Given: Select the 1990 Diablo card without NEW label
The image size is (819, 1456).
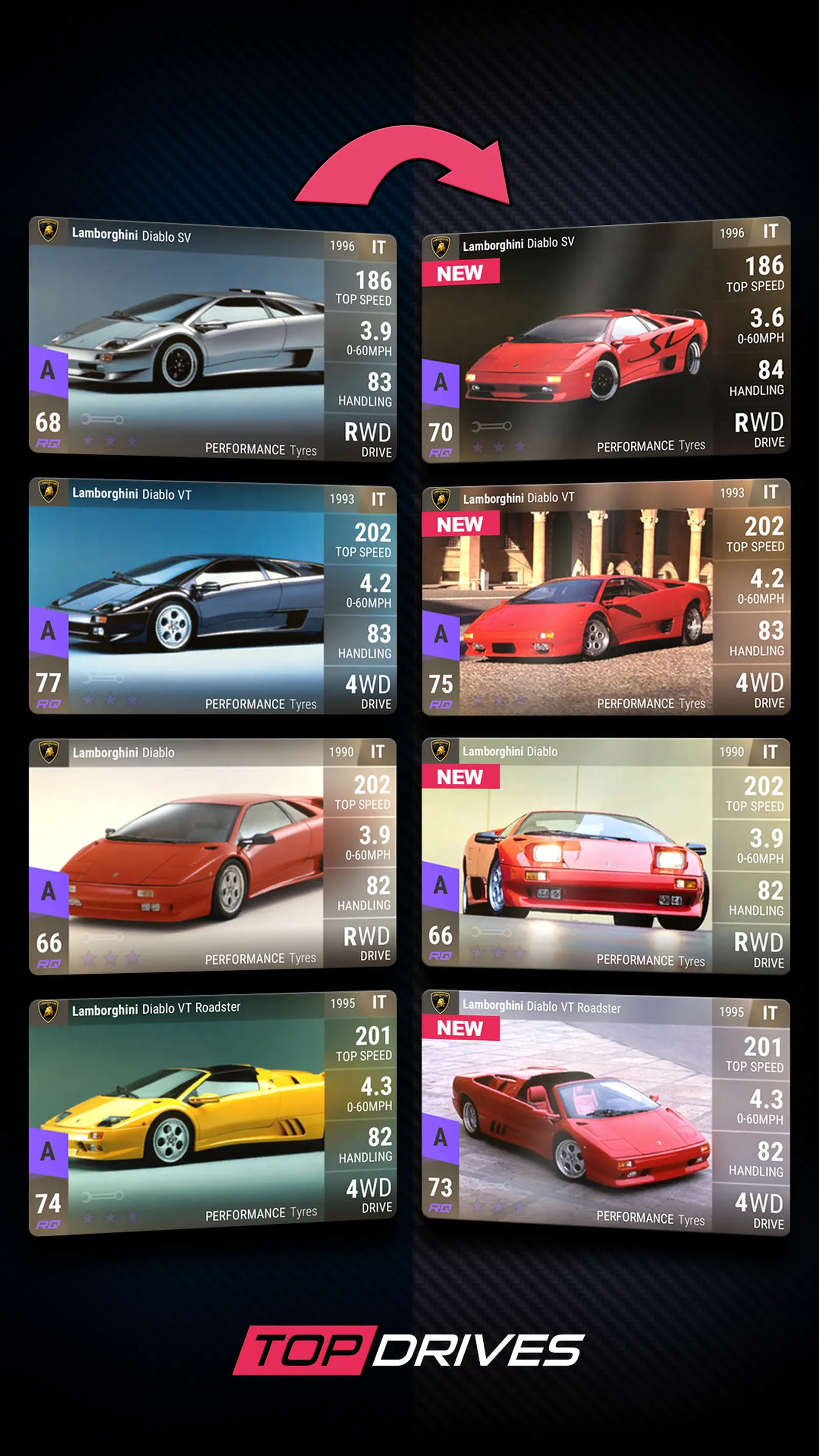Looking at the screenshot, I should pyautogui.click(x=212, y=856).
